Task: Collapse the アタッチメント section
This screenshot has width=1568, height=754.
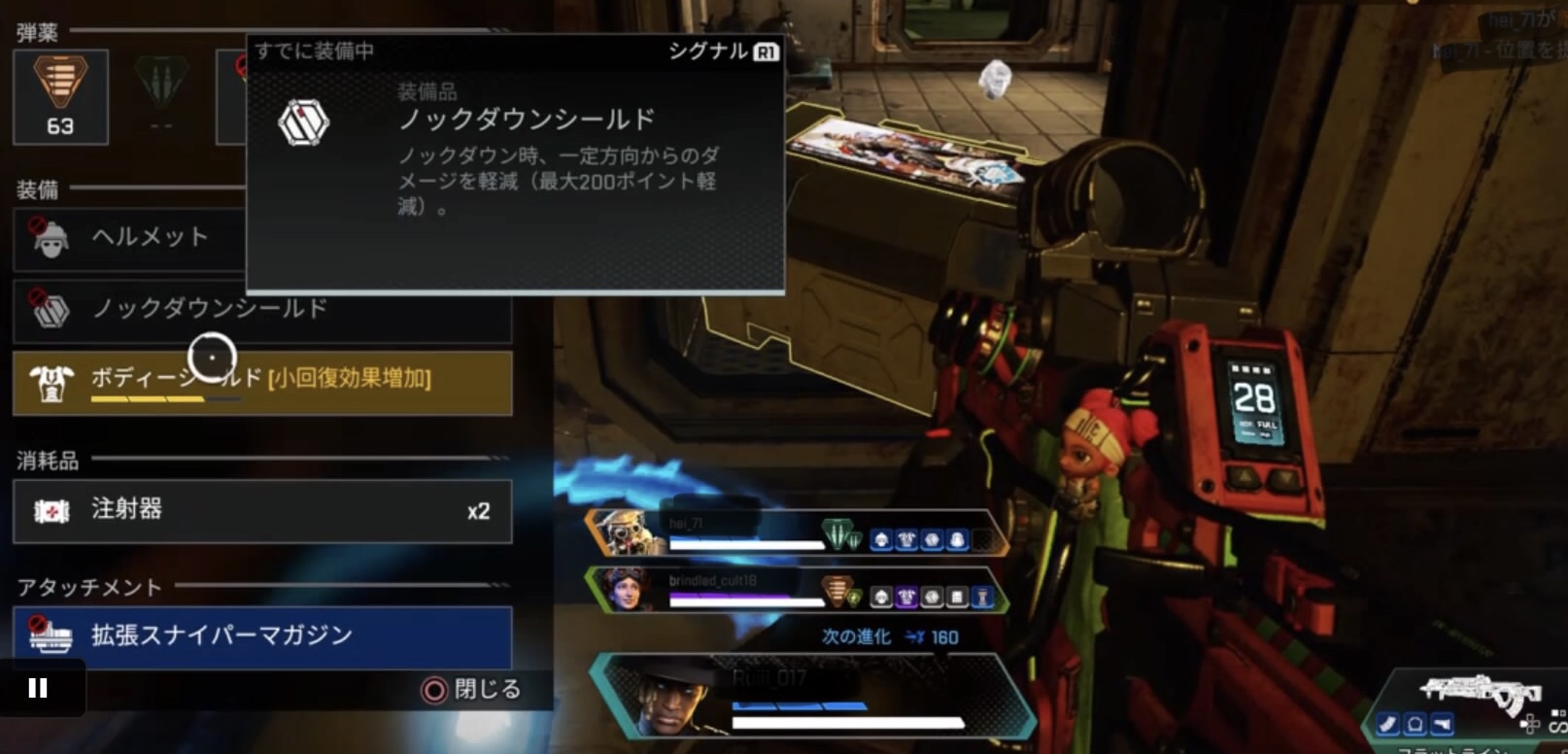Action: (85, 587)
